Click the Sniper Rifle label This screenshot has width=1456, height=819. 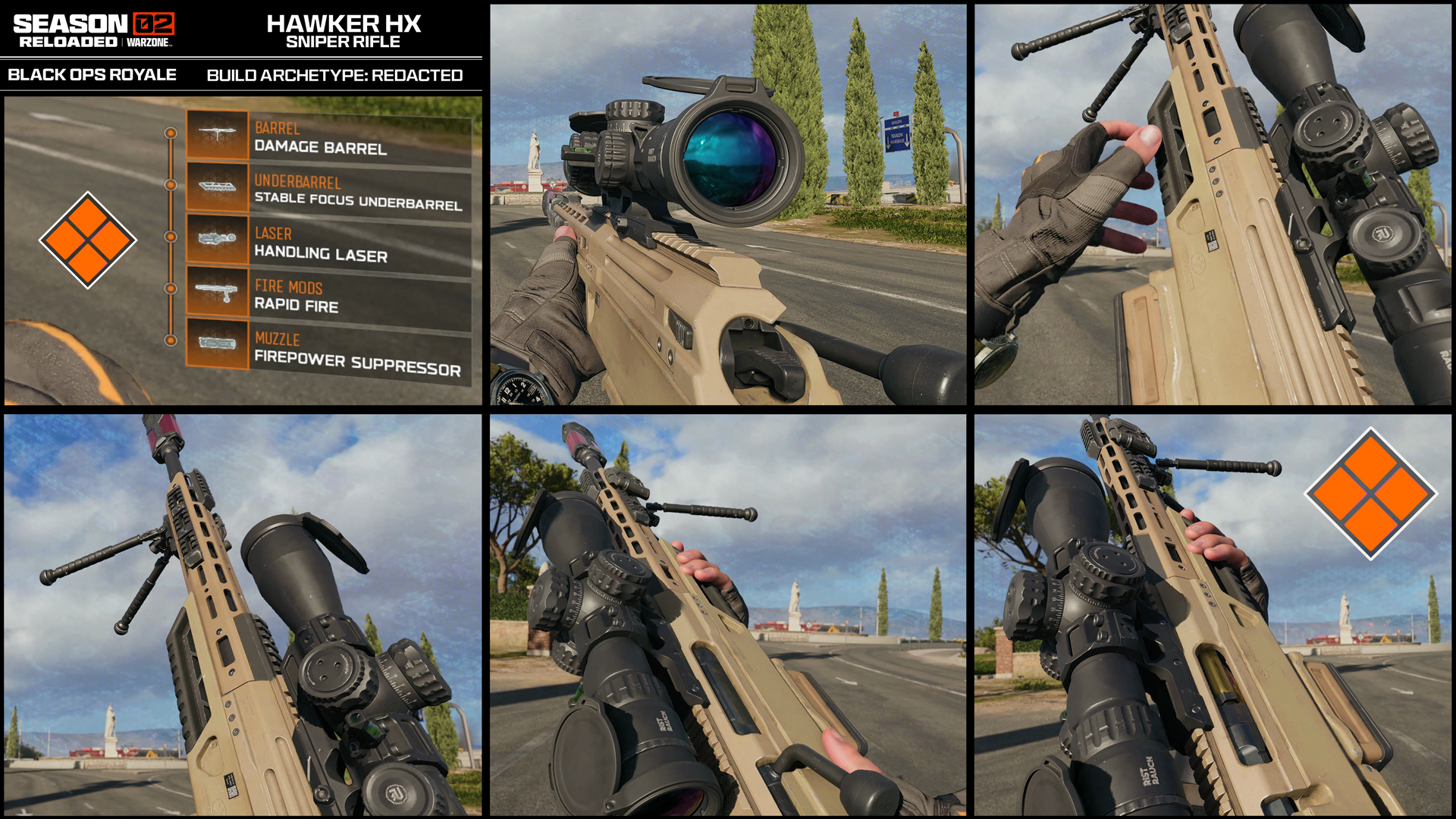pyautogui.click(x=344, y=42)
